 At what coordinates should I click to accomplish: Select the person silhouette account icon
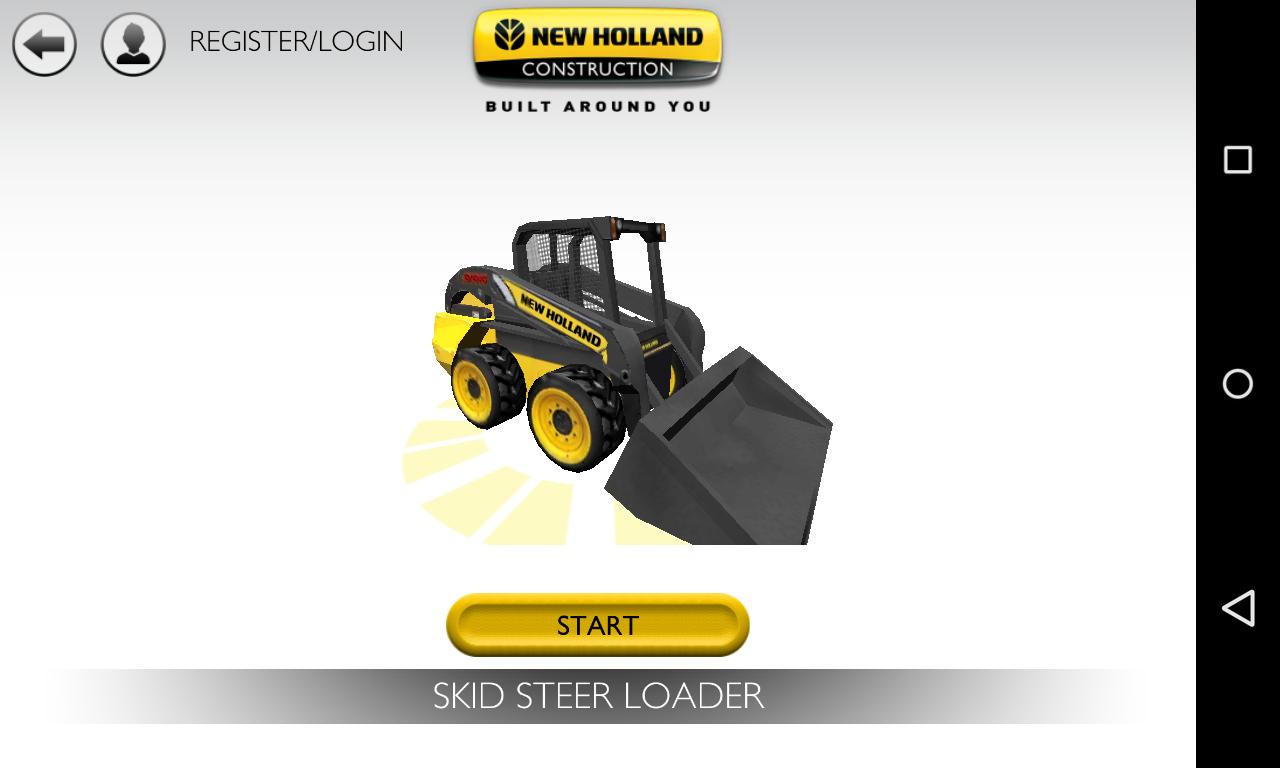[x=132, y=44]
